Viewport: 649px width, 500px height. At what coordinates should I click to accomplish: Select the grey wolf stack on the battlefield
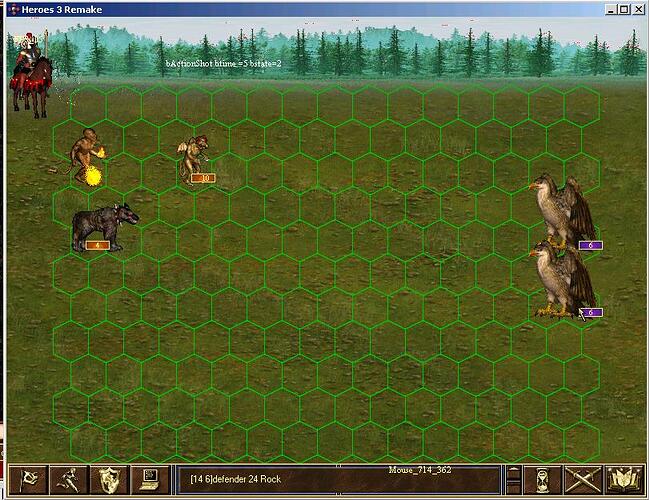tap(103, 226)
